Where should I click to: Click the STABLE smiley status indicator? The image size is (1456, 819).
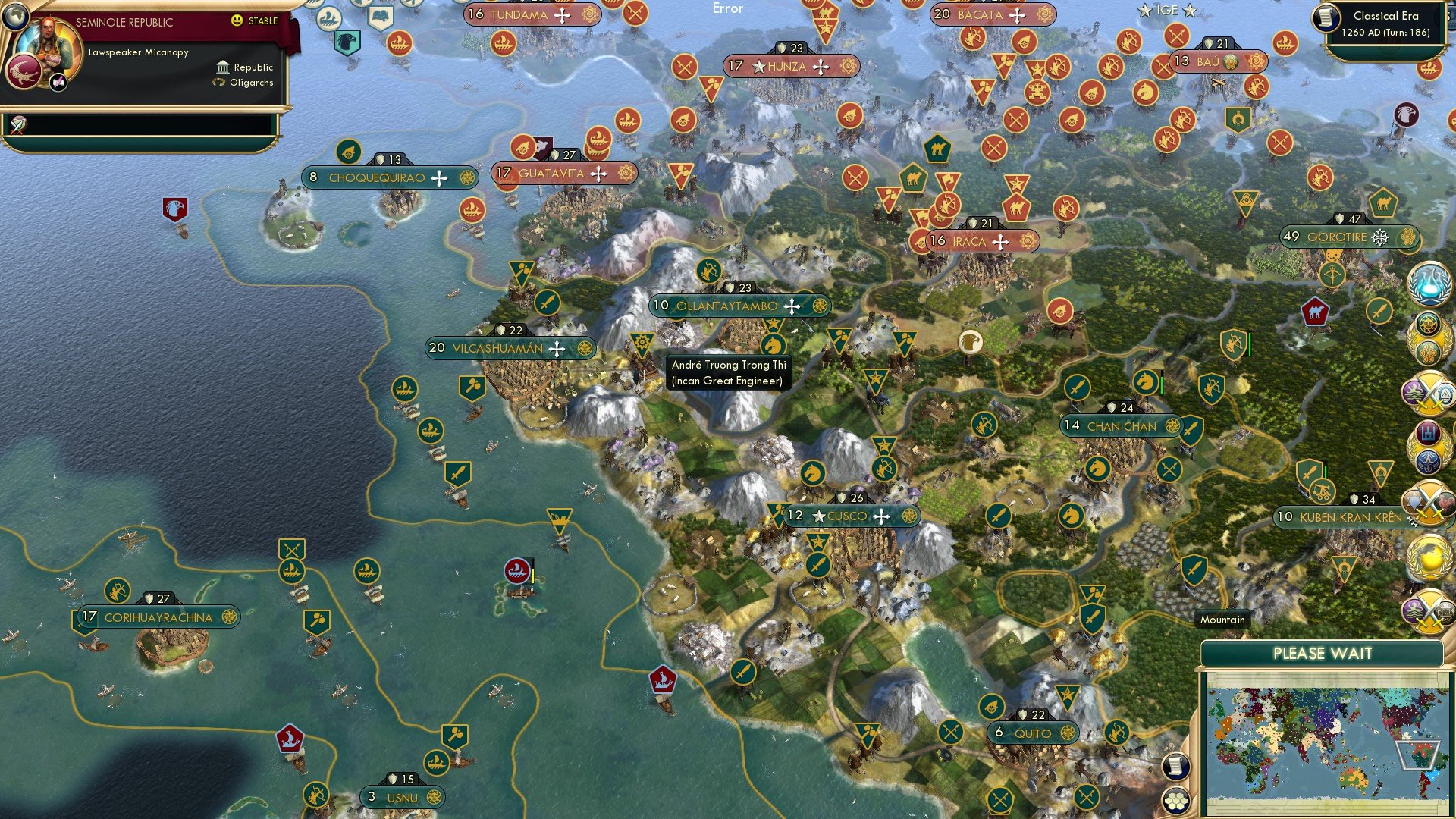tap(238, 22)
